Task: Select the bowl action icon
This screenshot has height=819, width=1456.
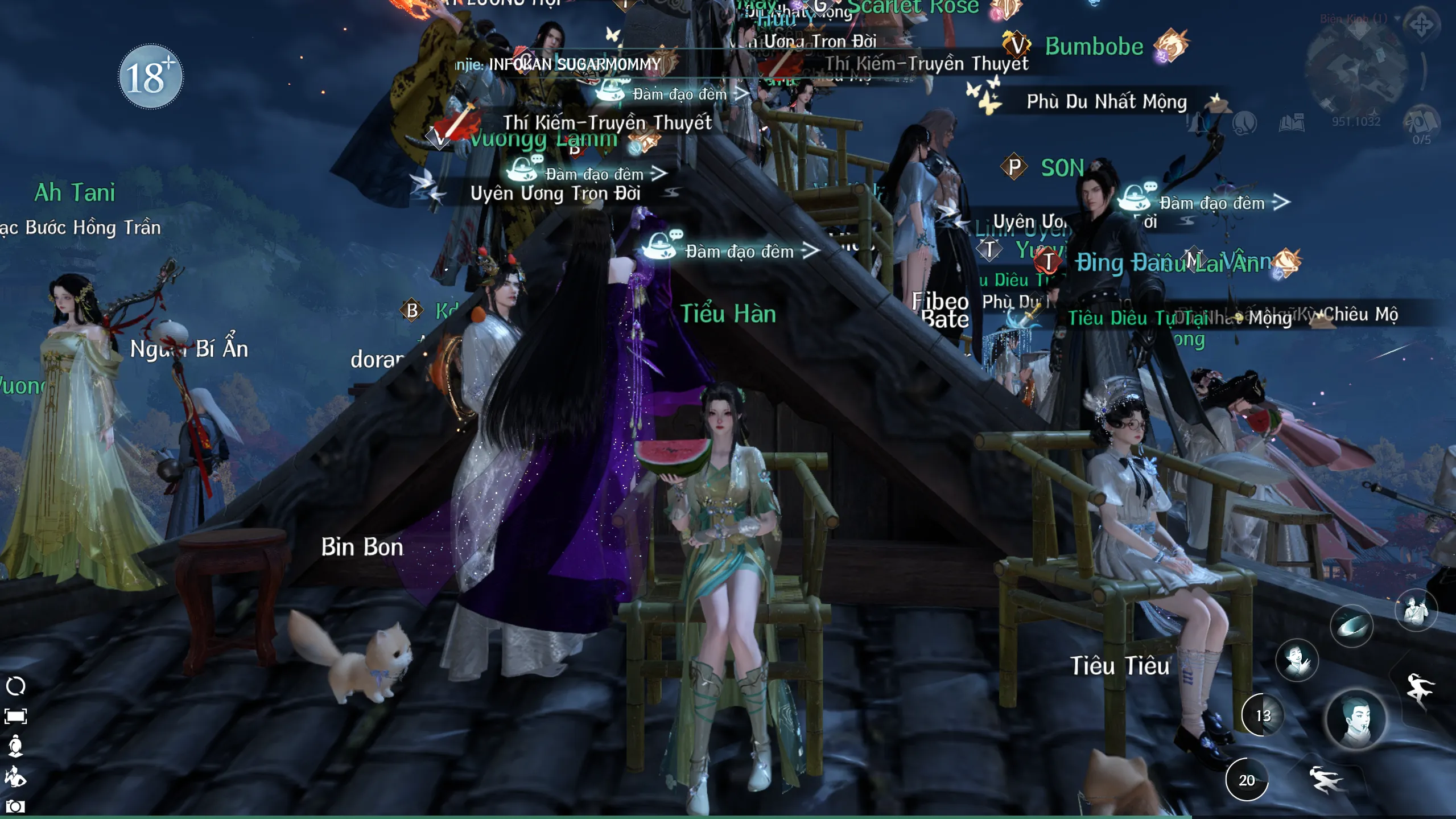Action: pyautogui.click(x=1351, y=626)
